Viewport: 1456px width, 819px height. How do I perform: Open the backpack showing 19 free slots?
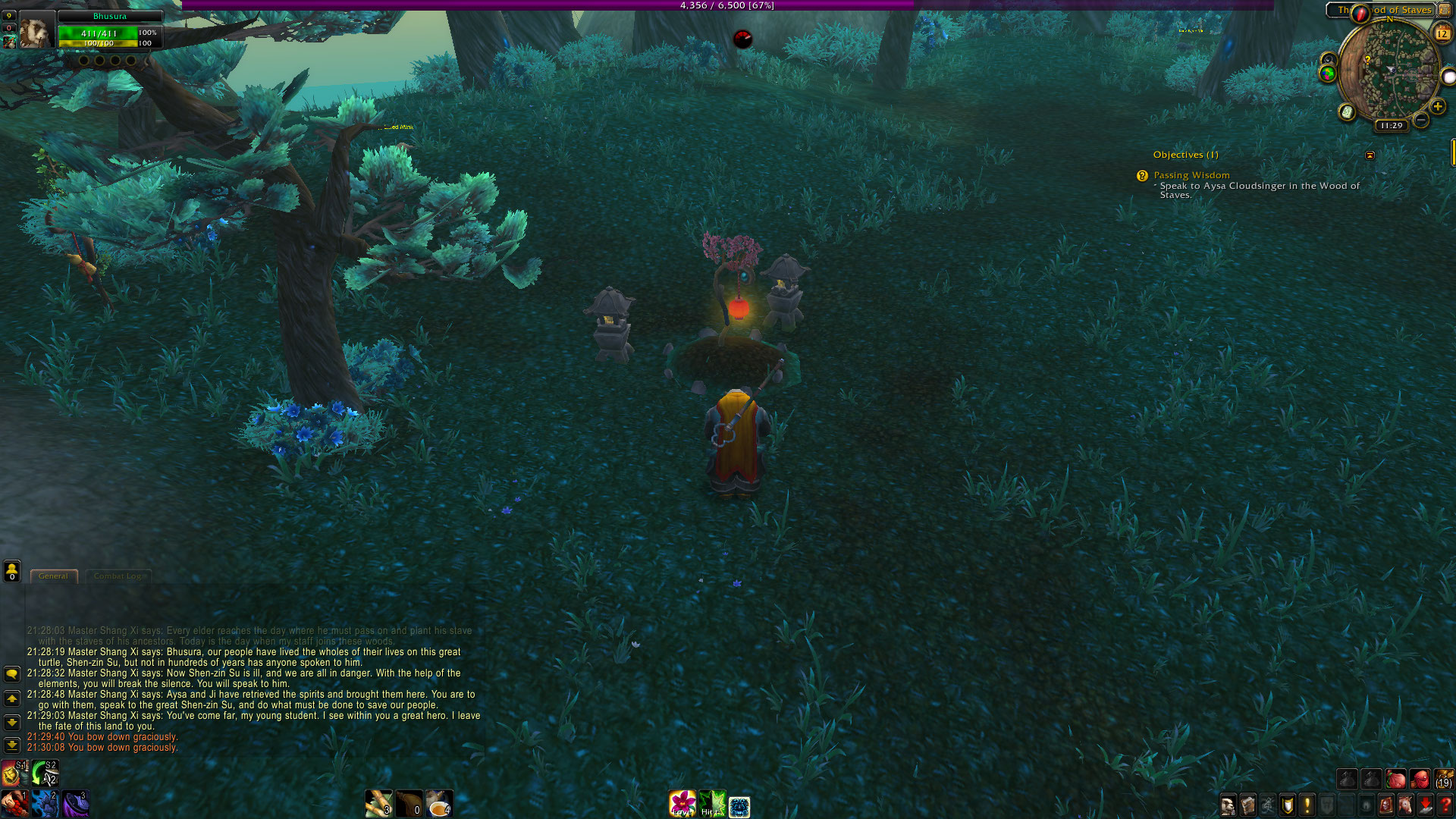pos(1443,779)
